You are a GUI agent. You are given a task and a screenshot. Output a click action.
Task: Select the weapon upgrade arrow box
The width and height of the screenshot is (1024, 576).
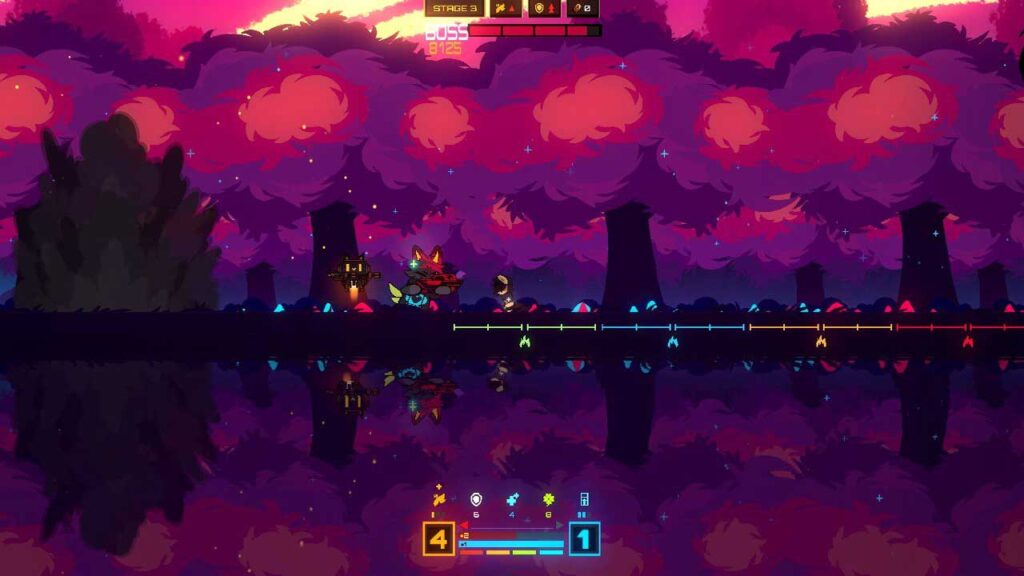[507, 9]
